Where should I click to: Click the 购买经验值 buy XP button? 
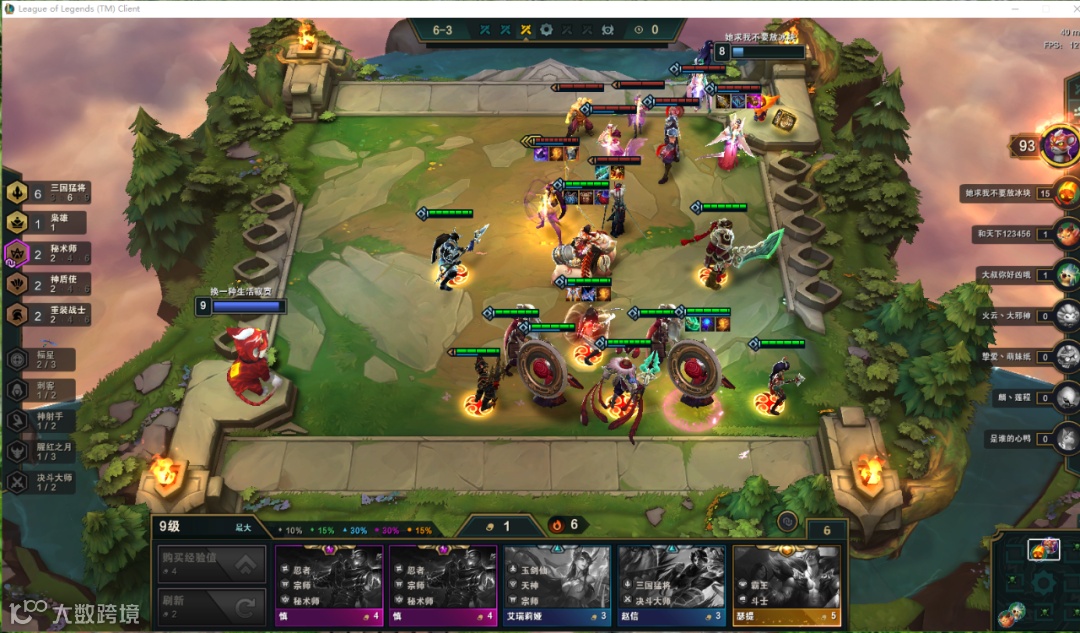[212, 564]
